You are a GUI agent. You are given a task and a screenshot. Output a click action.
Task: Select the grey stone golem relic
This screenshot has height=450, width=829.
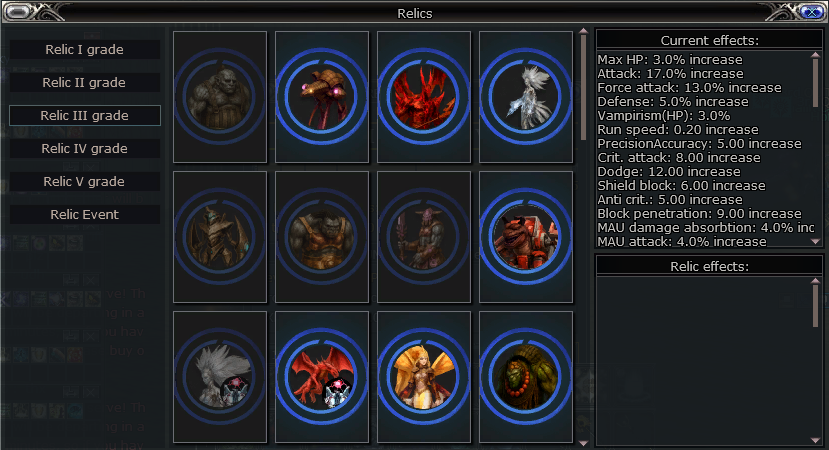point(220,97)
